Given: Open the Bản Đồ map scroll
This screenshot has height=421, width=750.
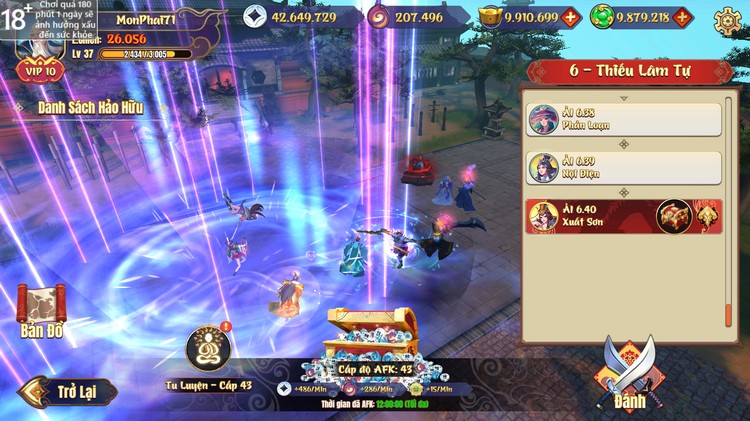Looking at the screenshot, I should click(x=41, y=310).
